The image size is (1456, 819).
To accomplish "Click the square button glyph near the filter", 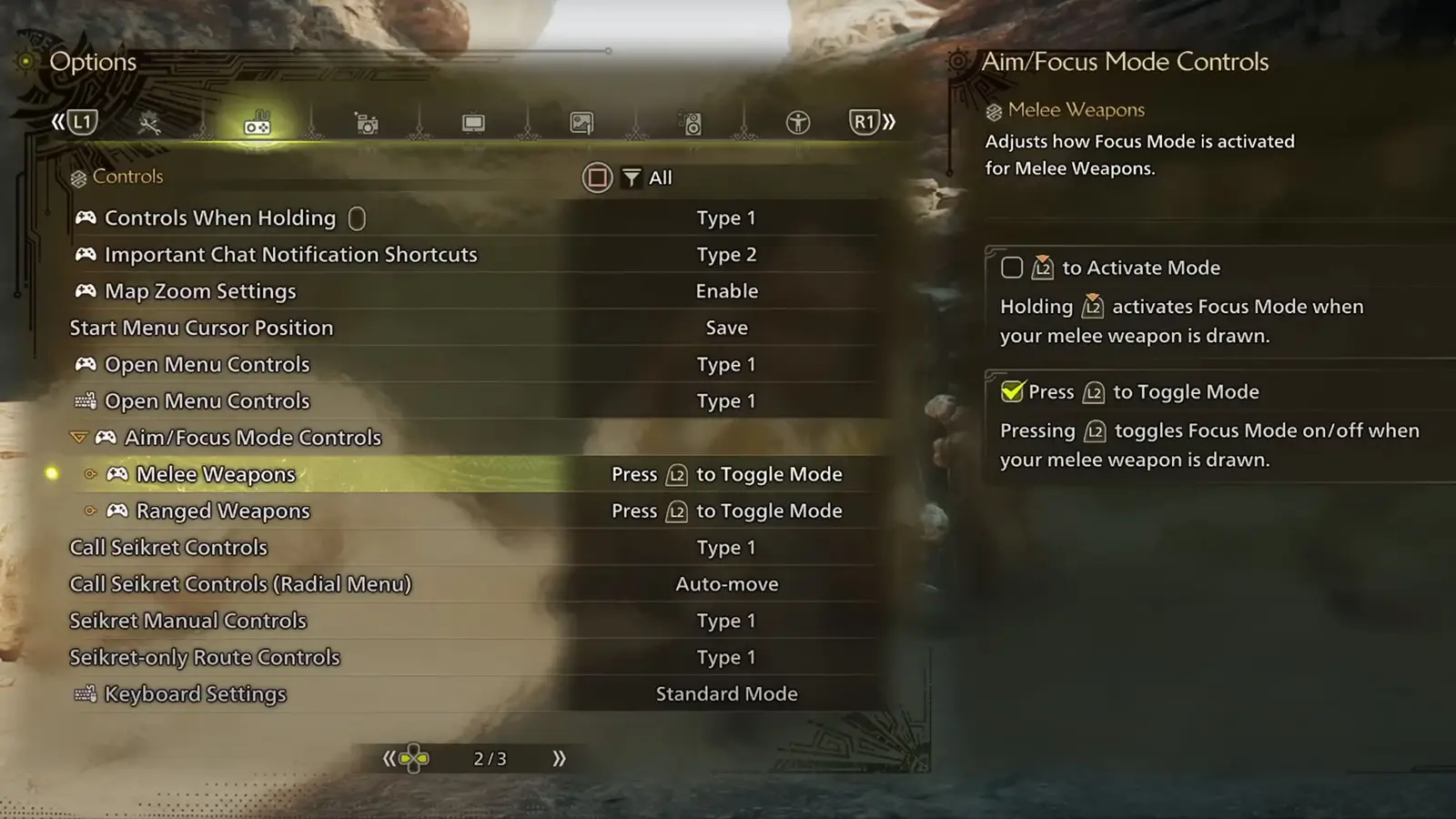I will point(598,177).
